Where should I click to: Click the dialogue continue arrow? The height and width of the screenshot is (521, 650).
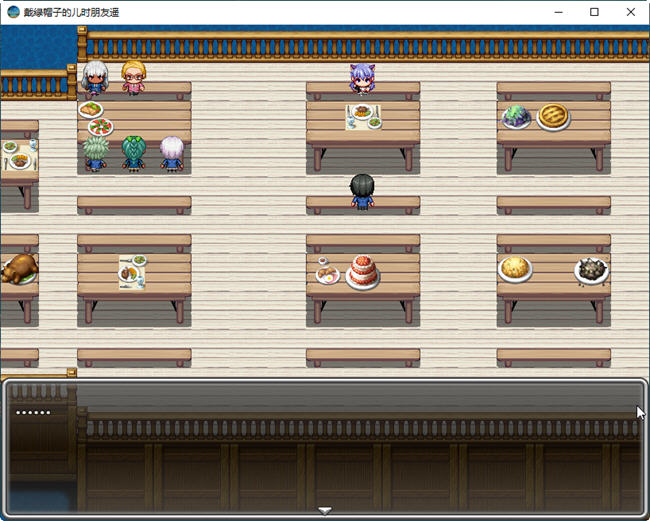click(324, 510)
